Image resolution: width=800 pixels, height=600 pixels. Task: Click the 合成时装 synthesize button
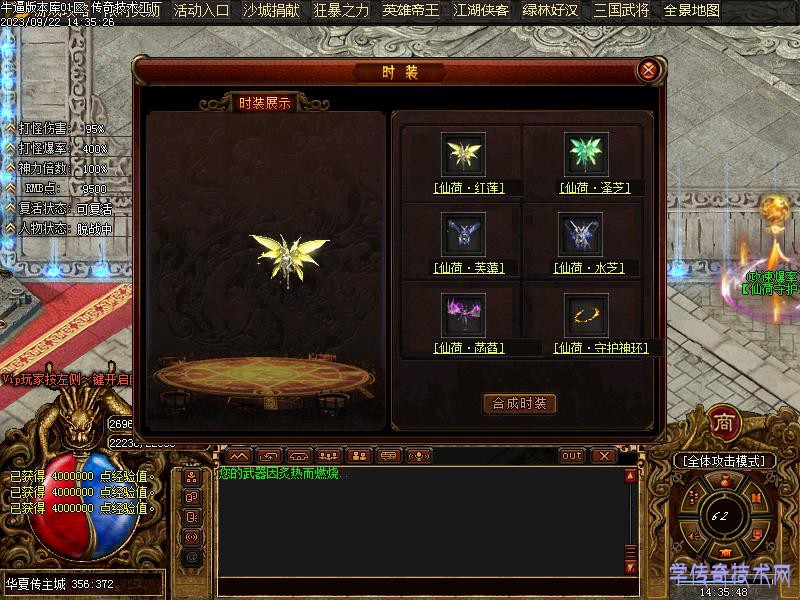[519, 404]
